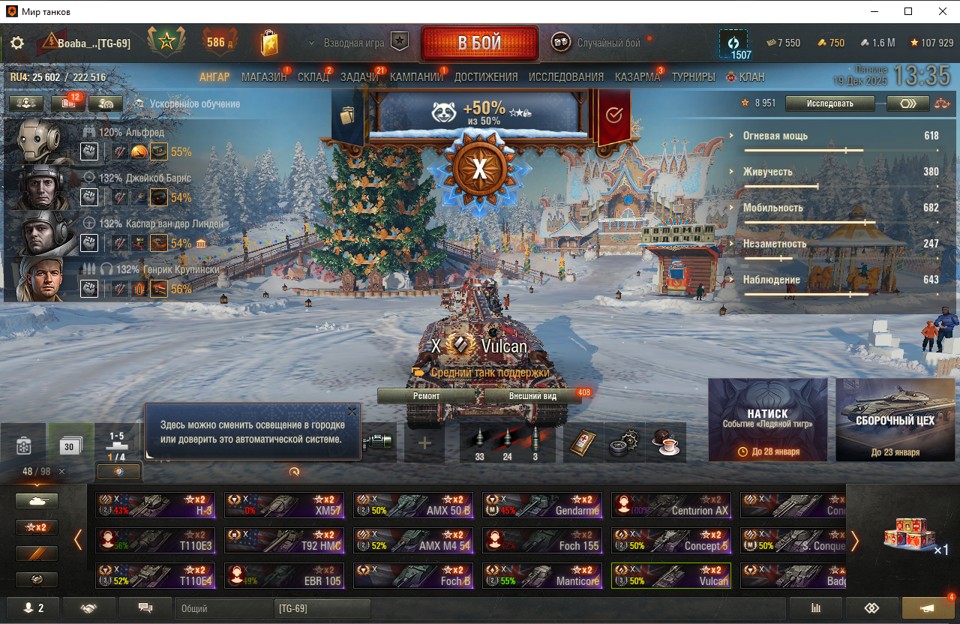Close the lighting hint tooltip
The width and height of the screenshot is (960, 624).
click(352, 410)
